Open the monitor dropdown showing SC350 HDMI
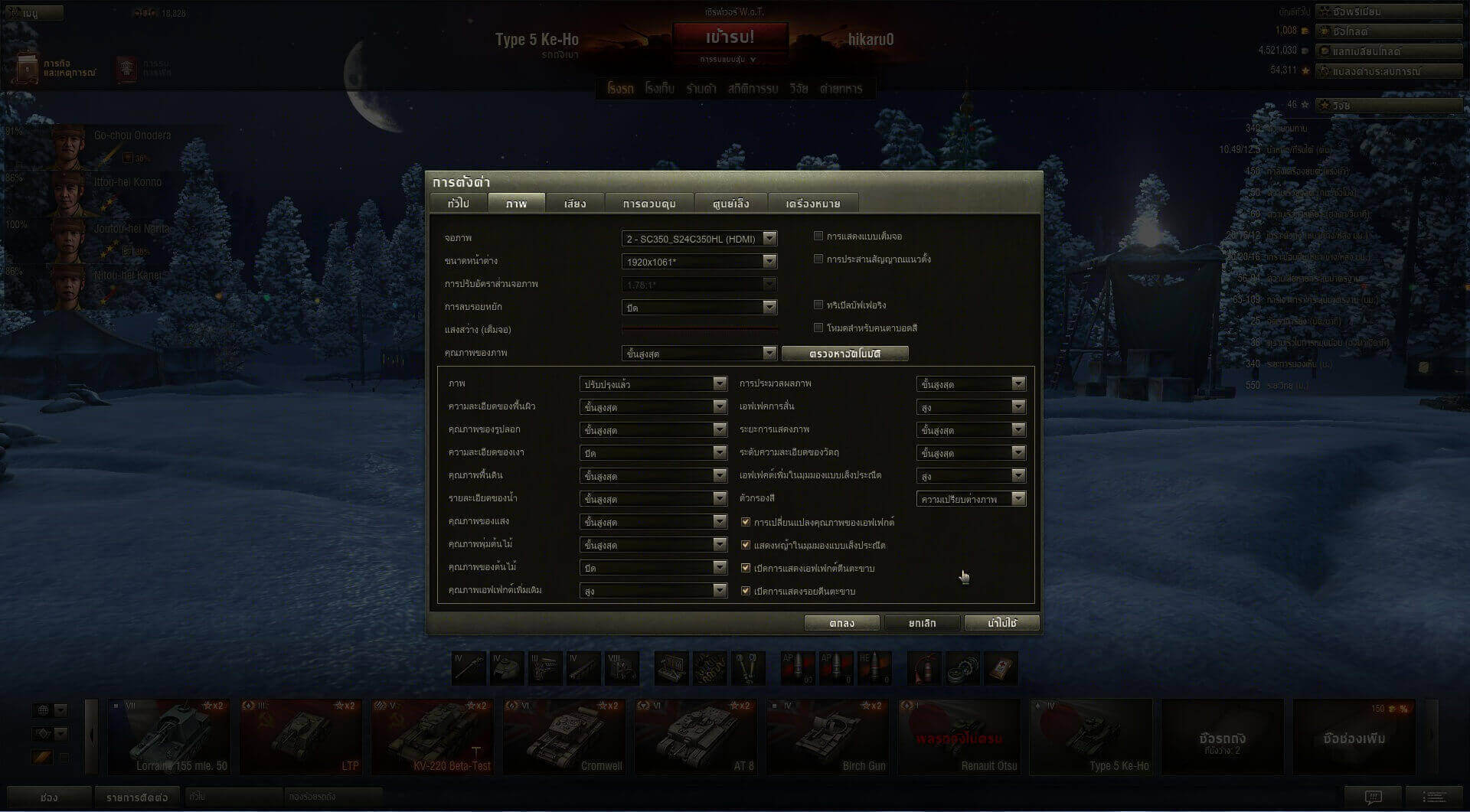This screenshot has width=1470, height=812. pos(699,239)
